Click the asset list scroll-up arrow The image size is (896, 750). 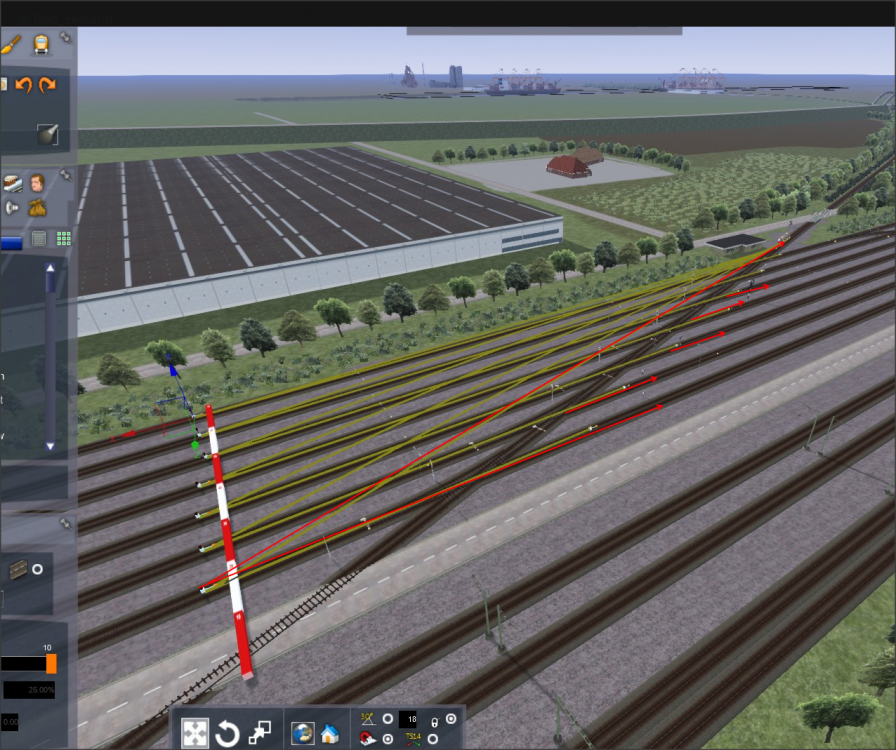[50, 268]
